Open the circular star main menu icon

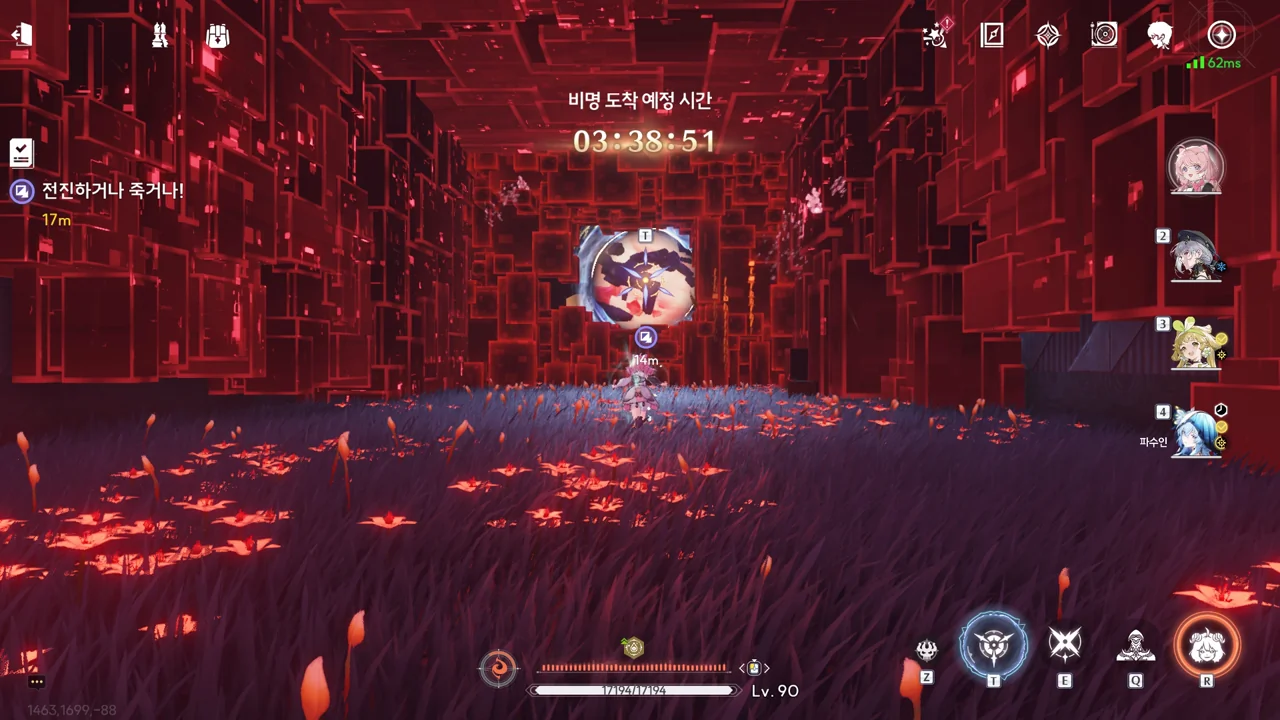(x=1221, y=35)
